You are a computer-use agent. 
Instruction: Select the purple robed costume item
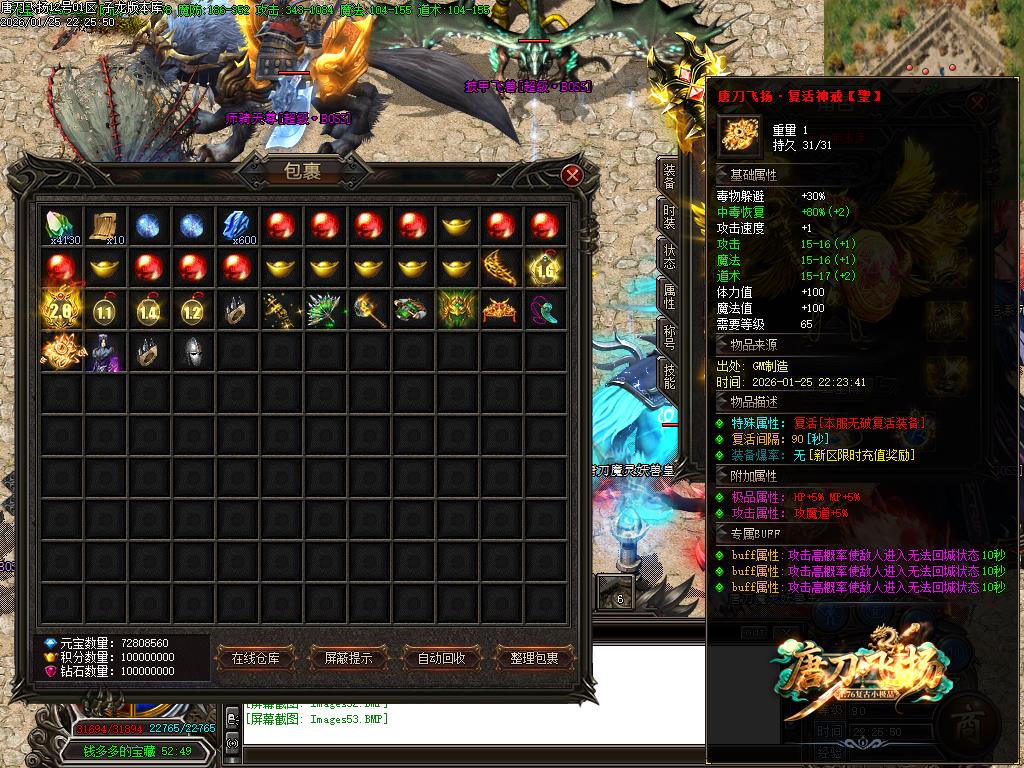(x=105, y=353)
